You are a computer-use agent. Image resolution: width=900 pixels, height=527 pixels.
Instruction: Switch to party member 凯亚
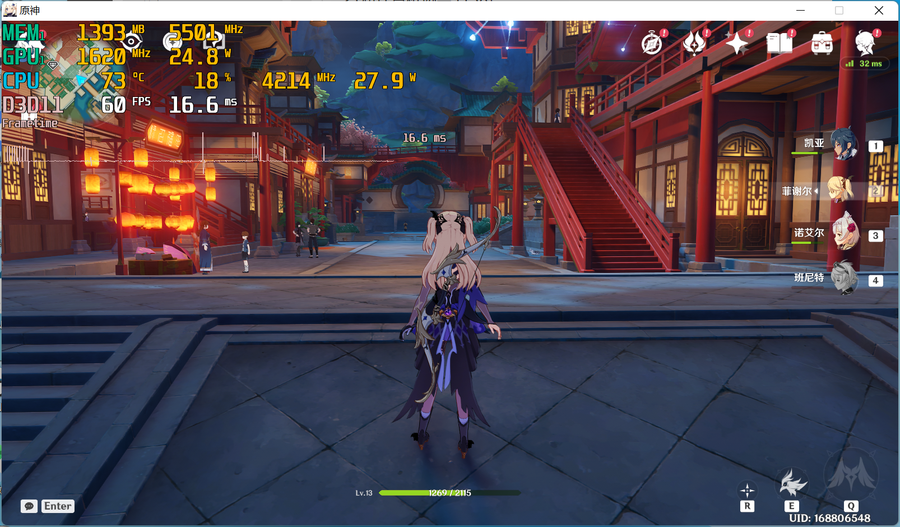846,145
